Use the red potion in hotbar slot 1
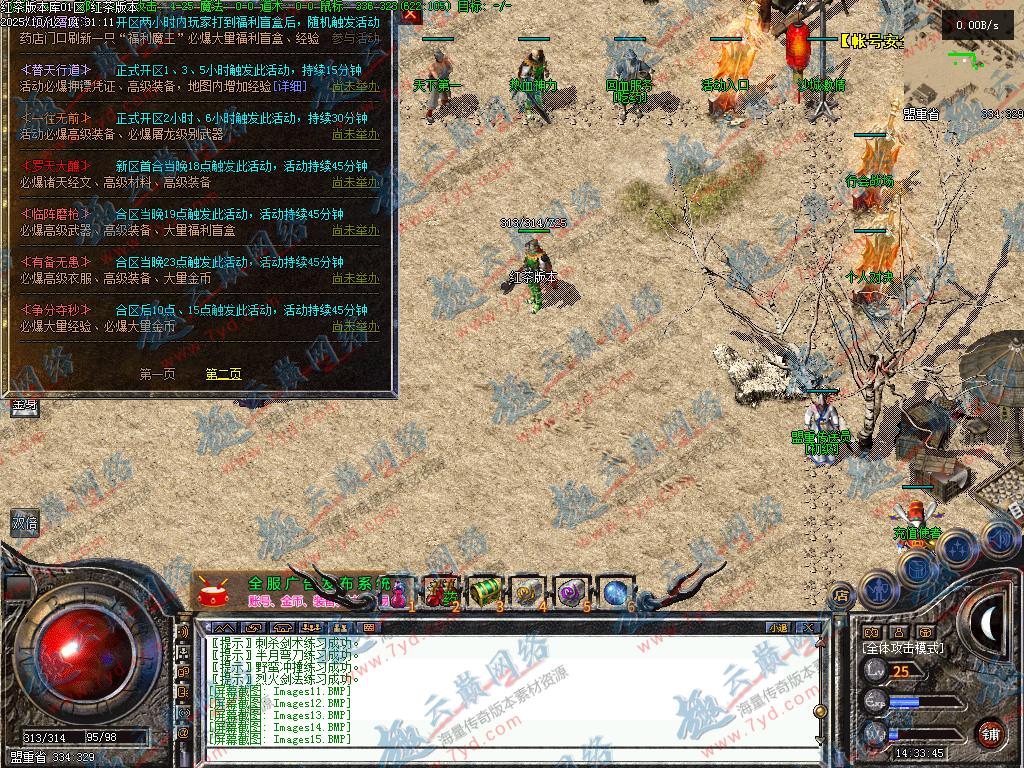1024x768 pixels. tap(400, 591)
